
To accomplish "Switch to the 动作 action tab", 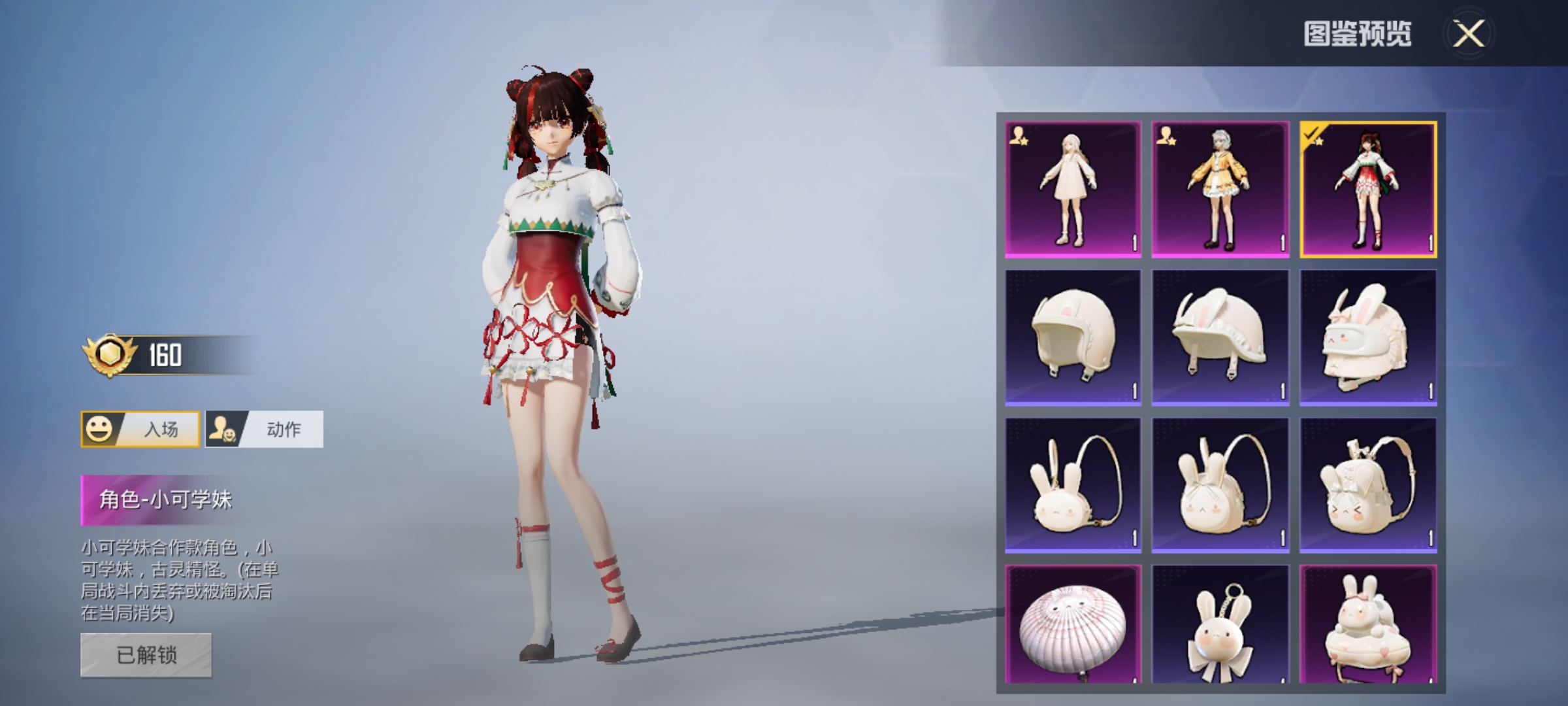I will coord(265,429).
